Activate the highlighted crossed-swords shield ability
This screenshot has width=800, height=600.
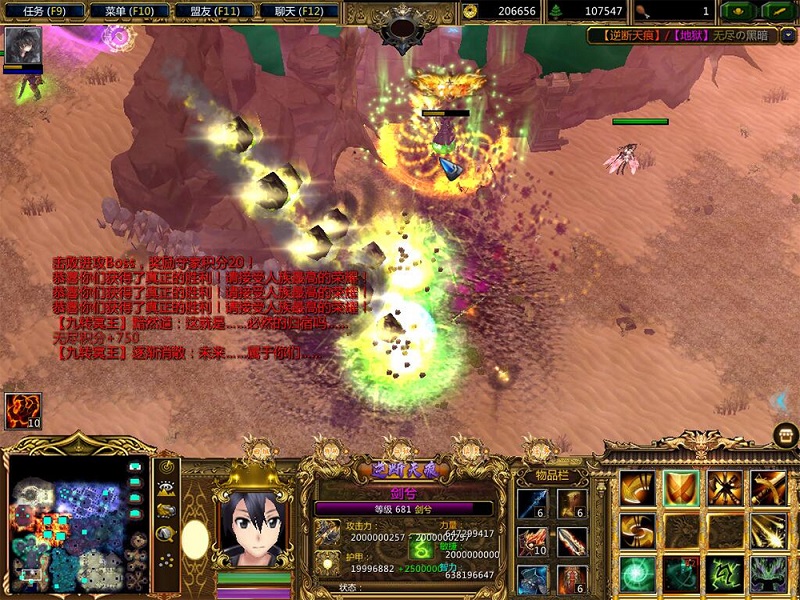pyautogui.click(x=681, y=488)
